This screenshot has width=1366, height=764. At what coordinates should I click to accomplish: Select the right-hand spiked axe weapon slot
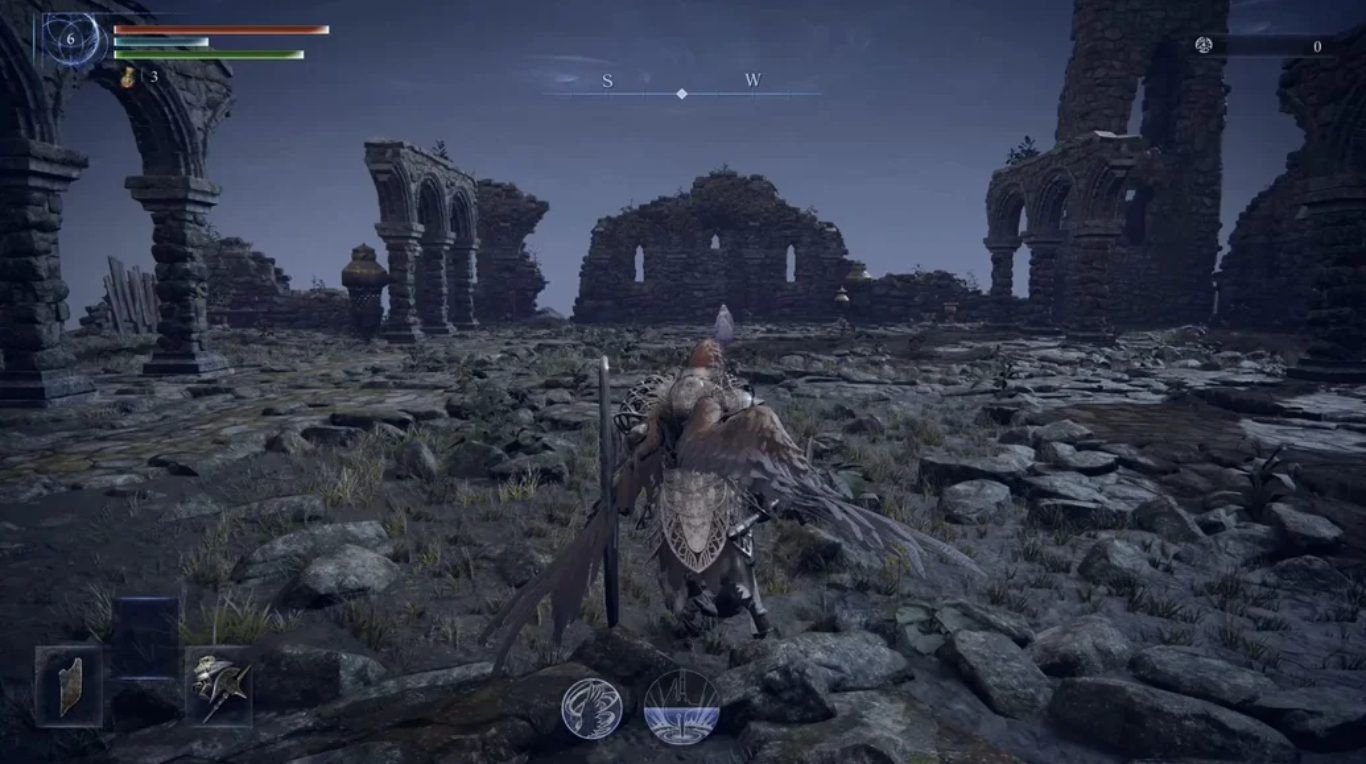coord(218,685)
